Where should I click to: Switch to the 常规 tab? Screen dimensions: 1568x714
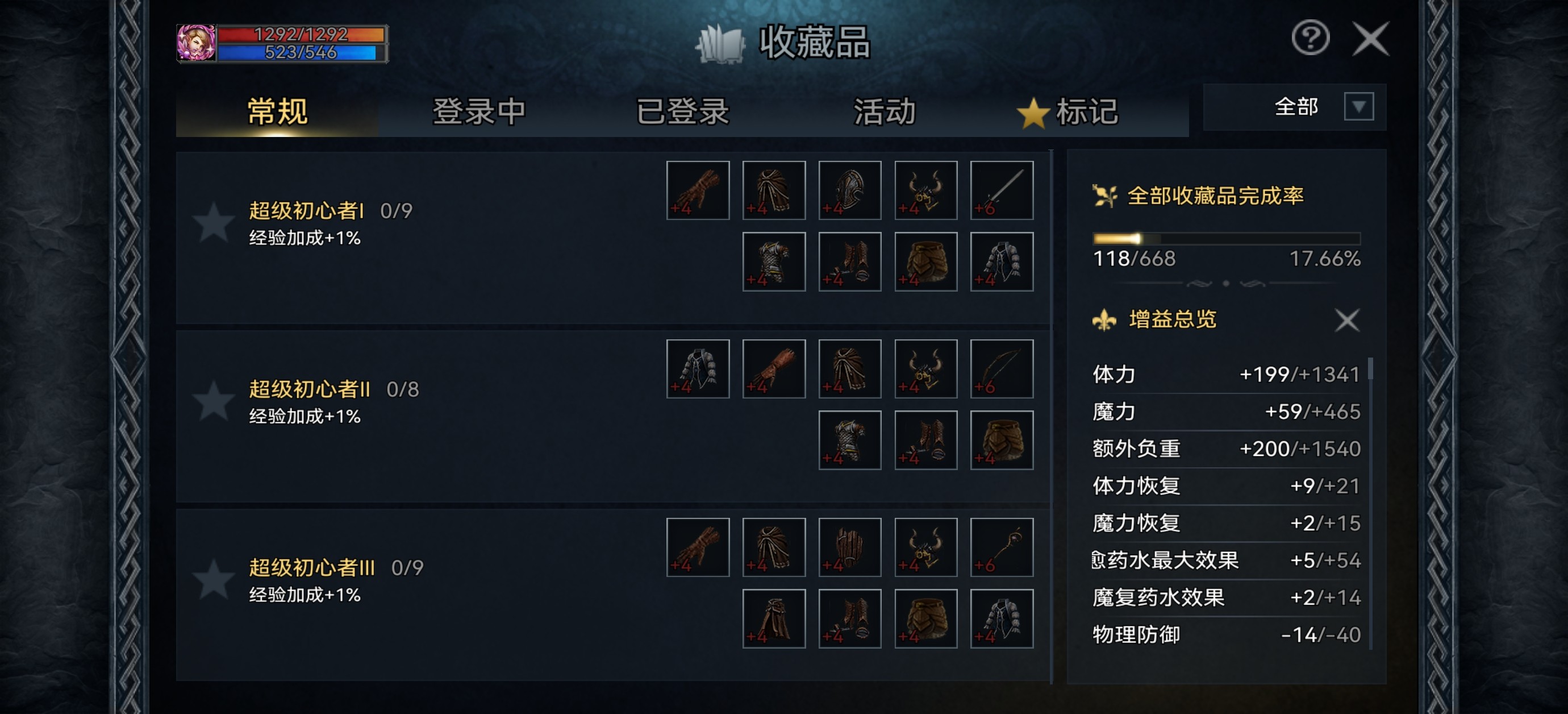pos(277,111)
